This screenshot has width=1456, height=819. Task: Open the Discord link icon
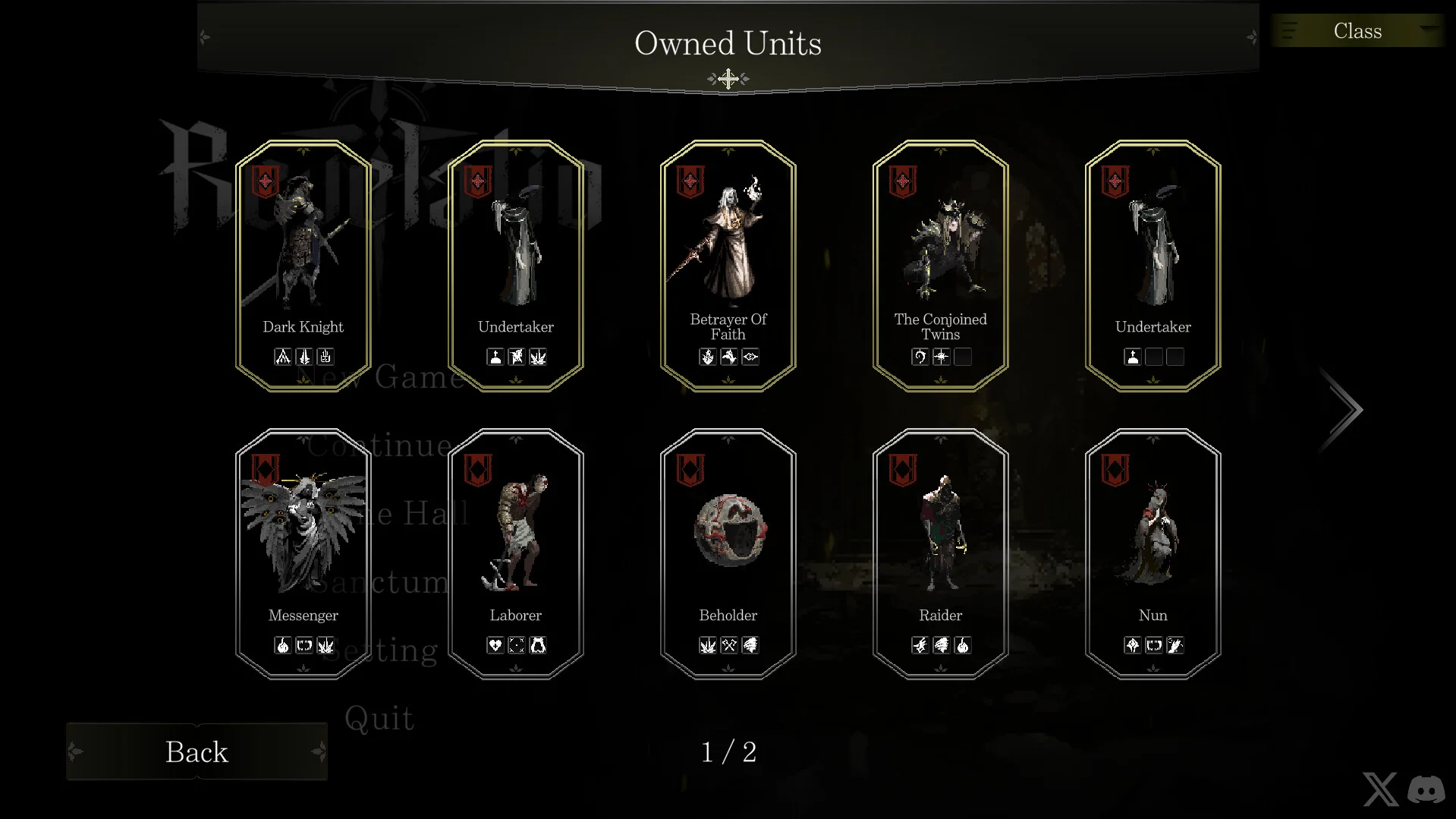pos(1426,789)
